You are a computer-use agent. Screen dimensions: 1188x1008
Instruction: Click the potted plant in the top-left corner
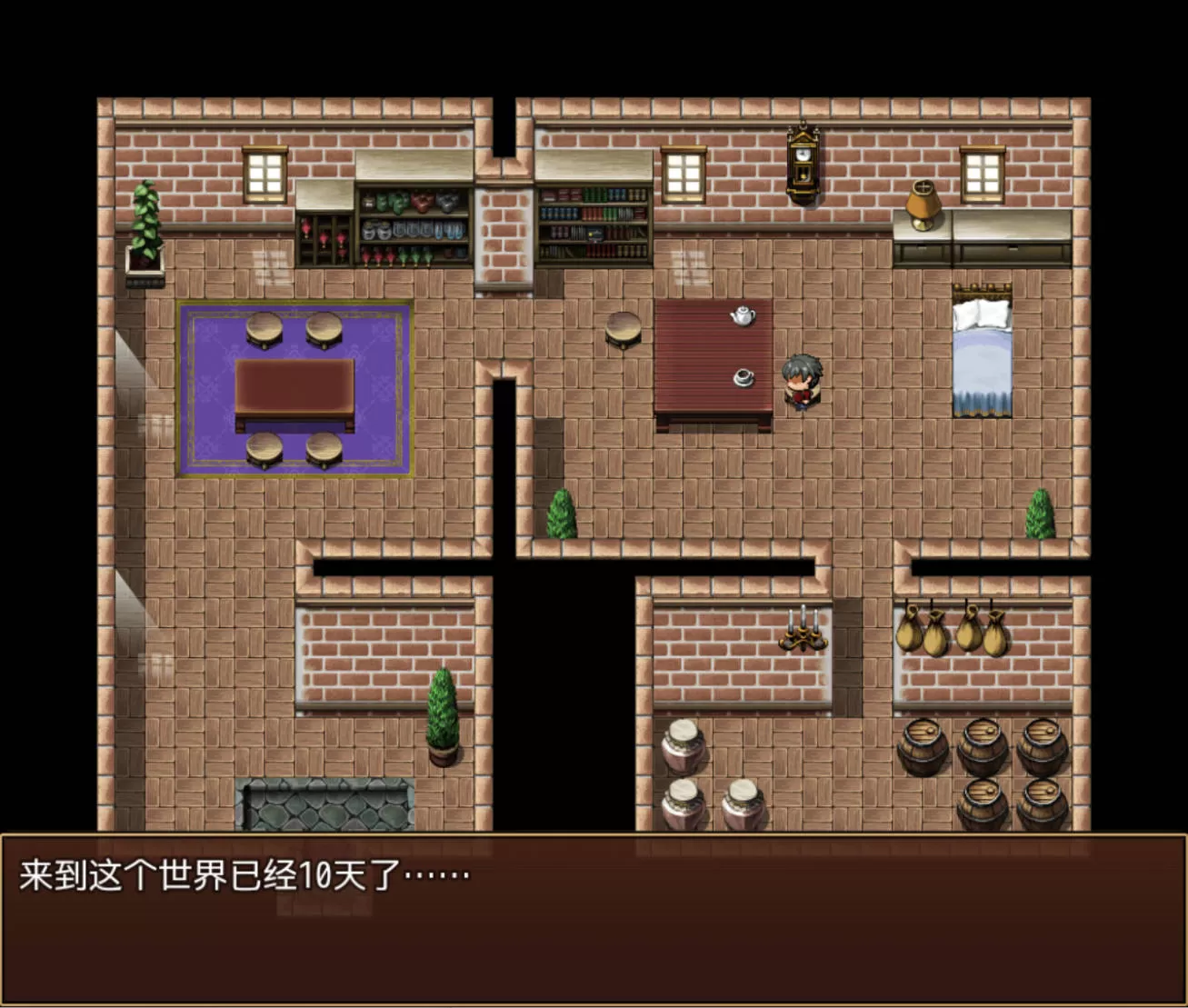tap(144, 227)
